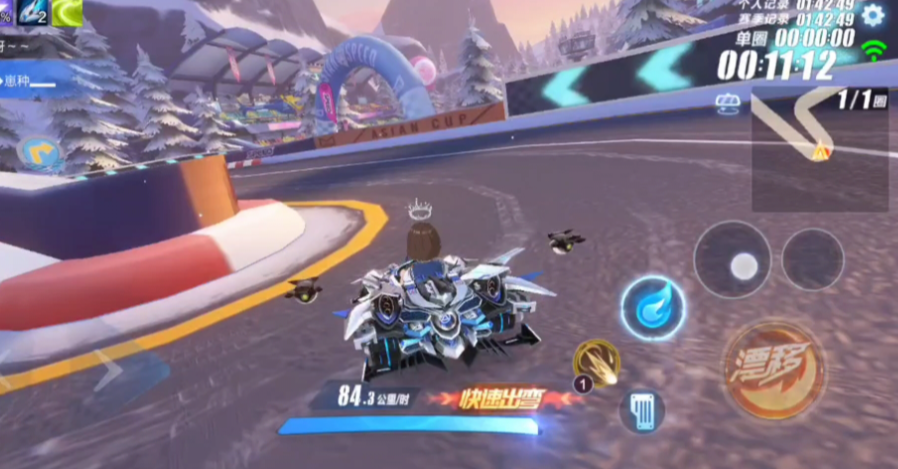
Task: Select the green swirl skill icon
Action: coord(66,12)
